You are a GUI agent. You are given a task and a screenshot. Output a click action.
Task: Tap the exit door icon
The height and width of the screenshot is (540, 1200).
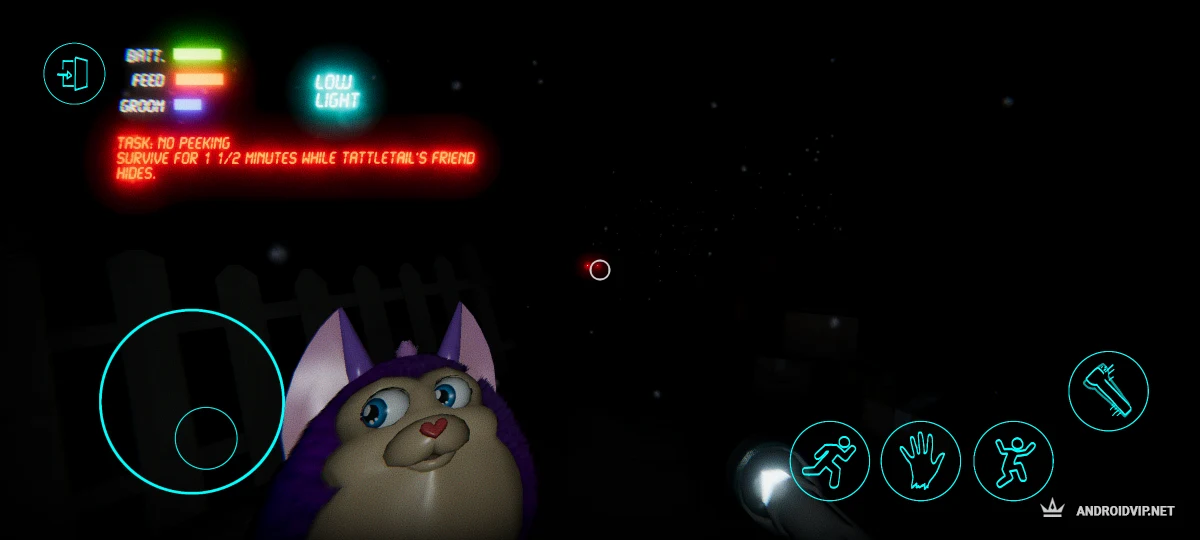pyautogui.click(x=74, y=73)
